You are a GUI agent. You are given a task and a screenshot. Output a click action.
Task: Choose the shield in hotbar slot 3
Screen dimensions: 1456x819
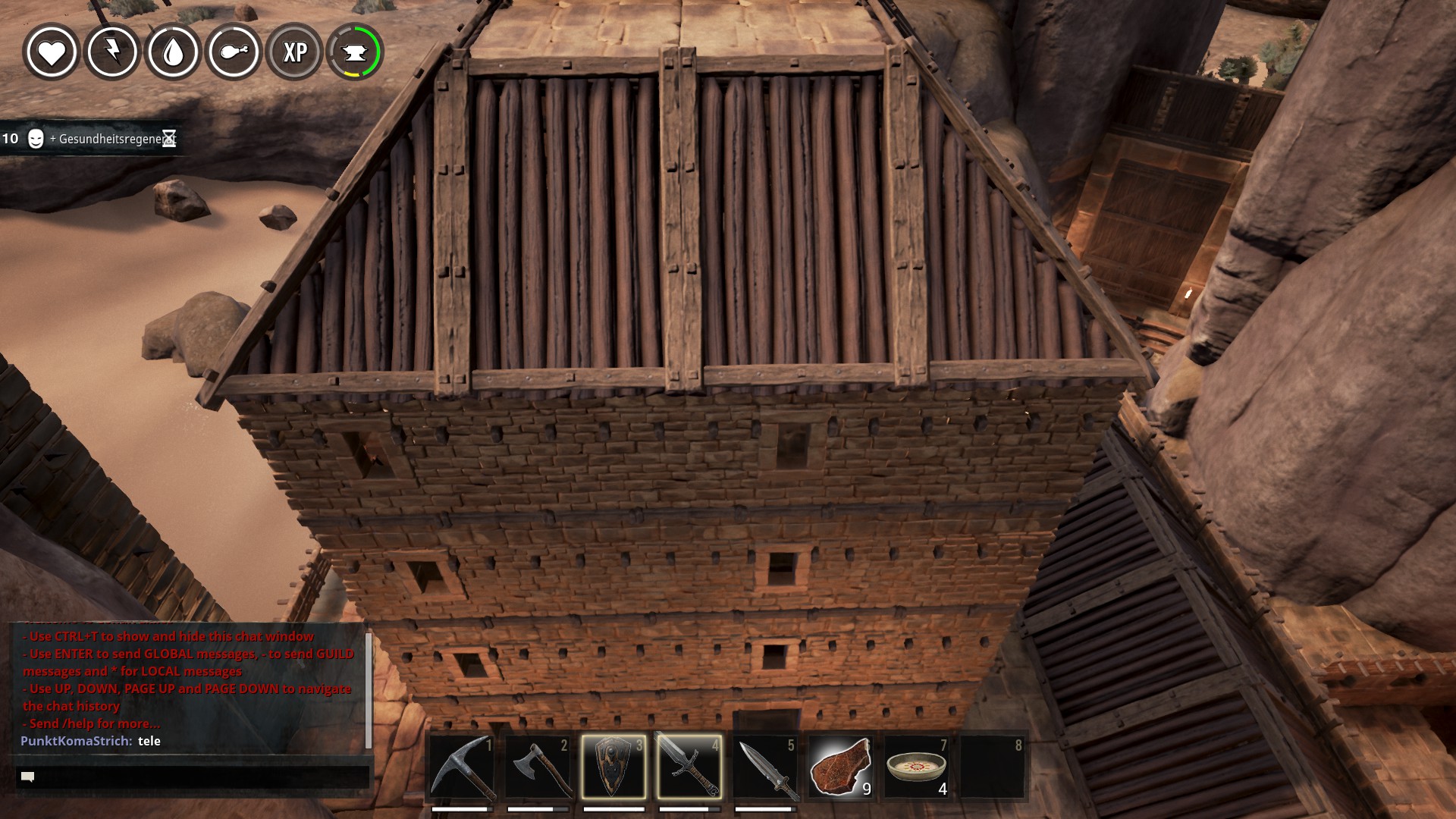(x=613, y=767)
